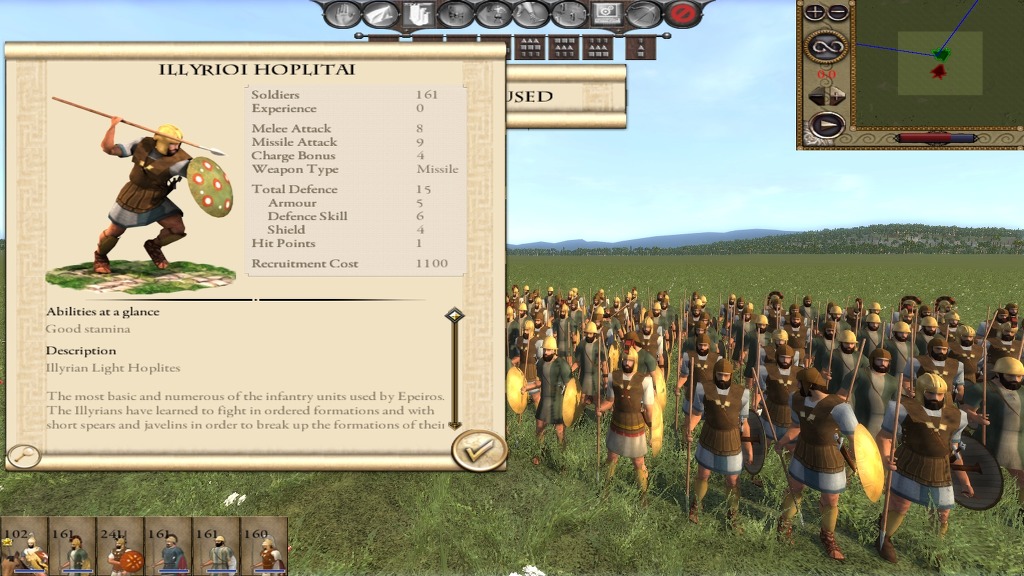Select the 241-soldier unit card with orange shield

click(120, 546)
